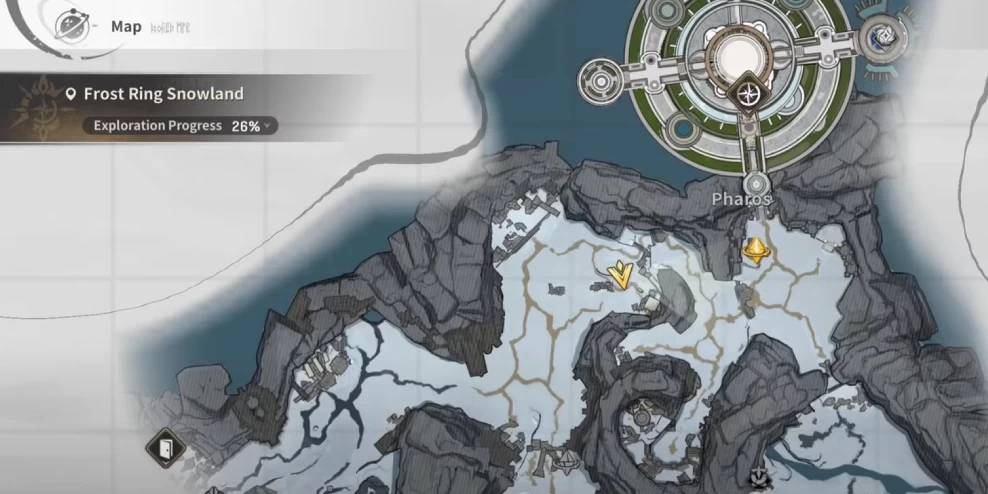This screenshot has width=988, height=494.
Task: Click the golden crystal marker below Pharos
Action: click(x=756, y=249)
